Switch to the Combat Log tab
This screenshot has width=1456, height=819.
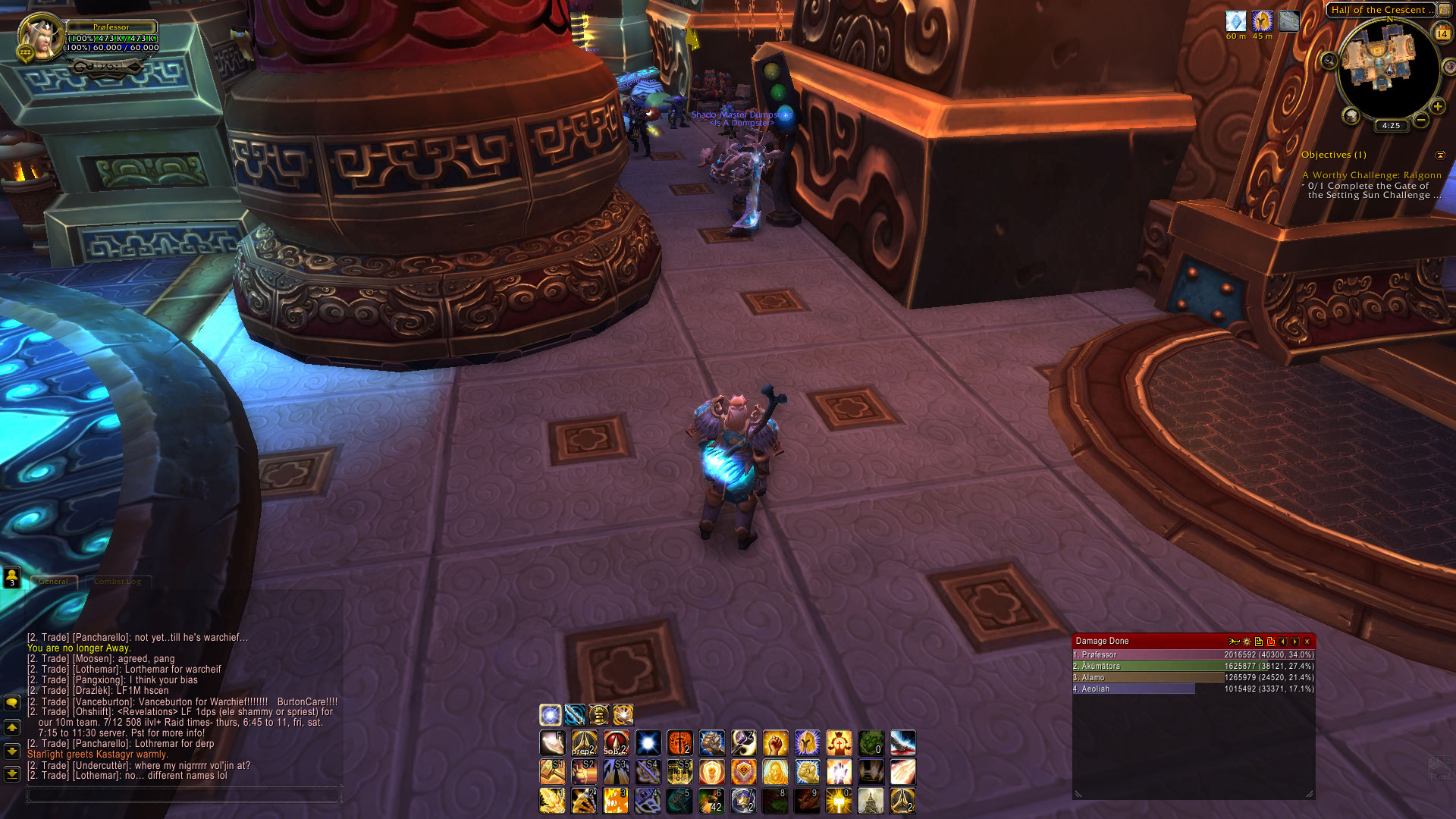point(117,582)
